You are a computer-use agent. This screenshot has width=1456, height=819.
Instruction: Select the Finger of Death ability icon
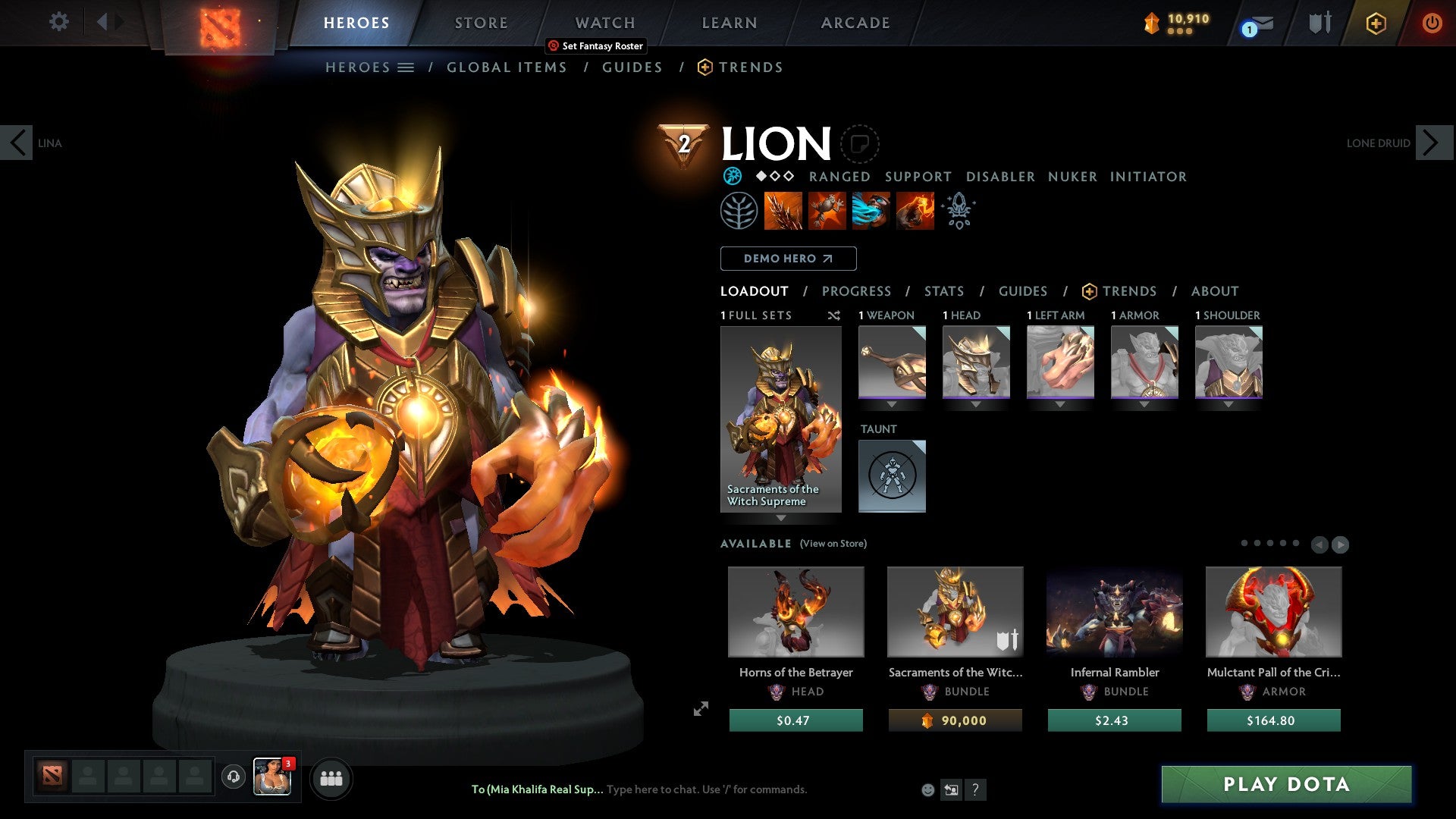pos(915,211)
